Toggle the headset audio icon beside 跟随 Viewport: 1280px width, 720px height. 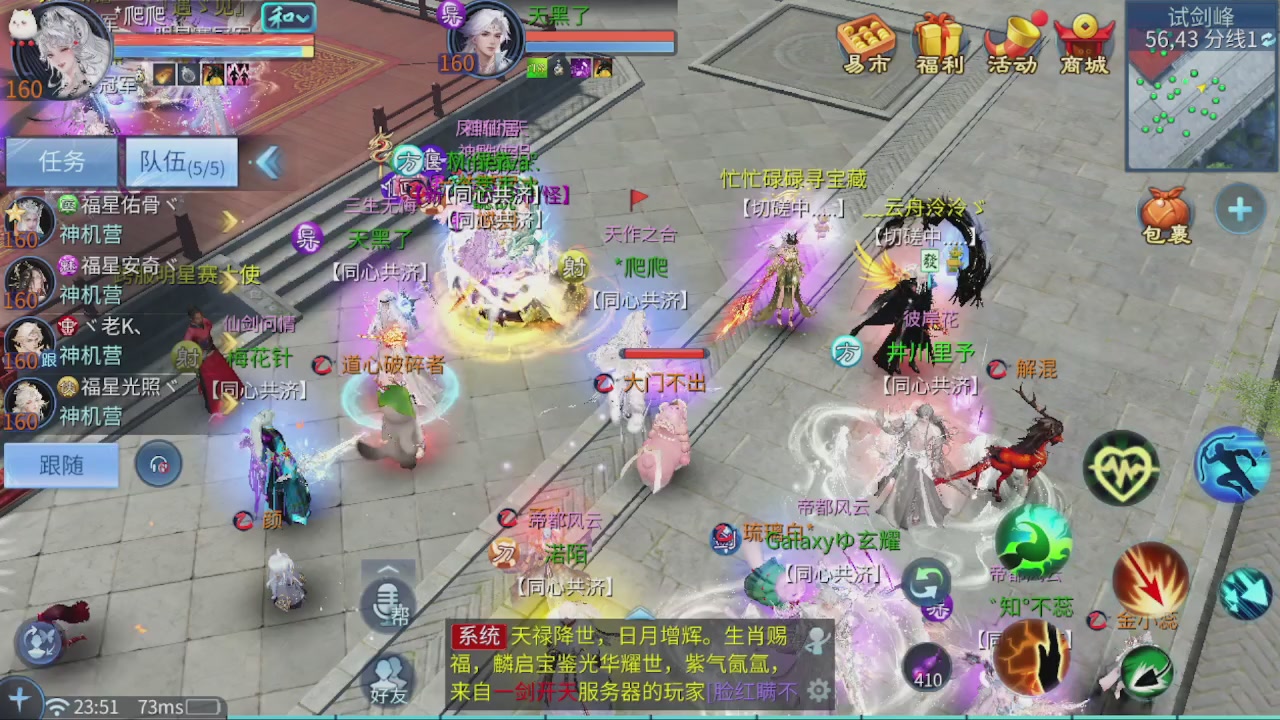point(158,466)
